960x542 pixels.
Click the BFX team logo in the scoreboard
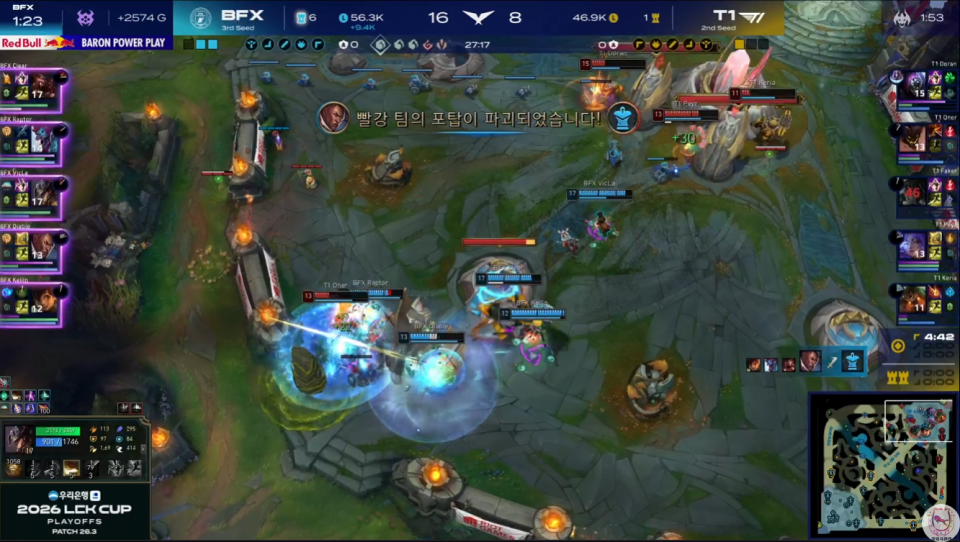[x=201, y=18]
